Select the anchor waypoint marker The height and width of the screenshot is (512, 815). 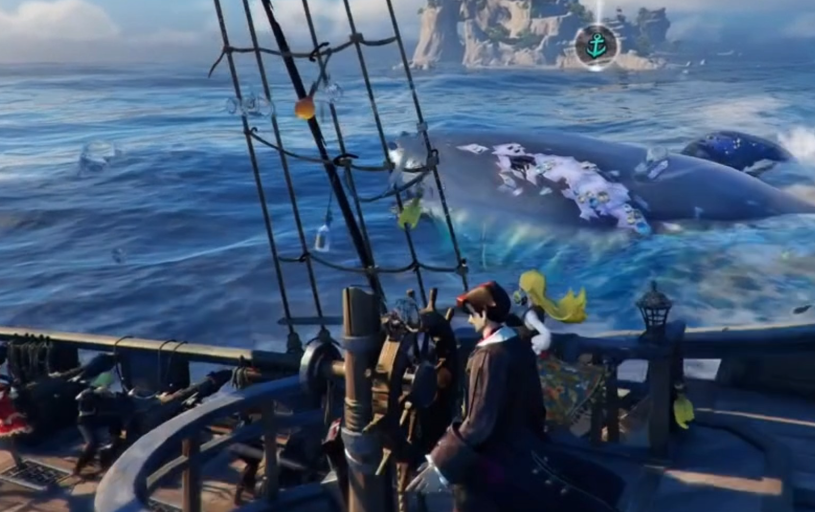[x=596, y=45]
